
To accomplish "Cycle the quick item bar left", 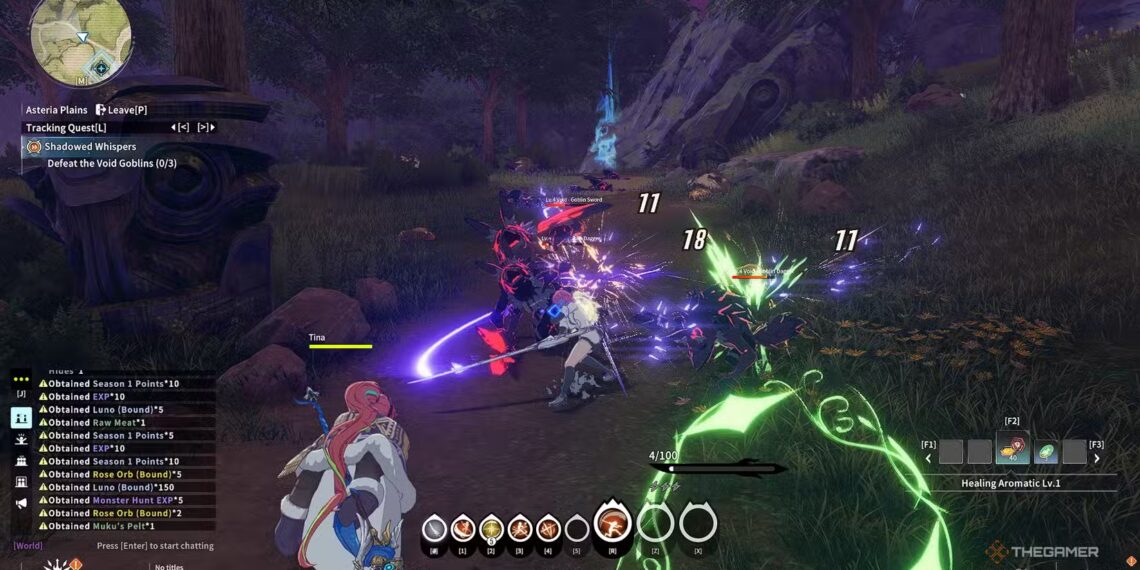I will pos(927,459).
